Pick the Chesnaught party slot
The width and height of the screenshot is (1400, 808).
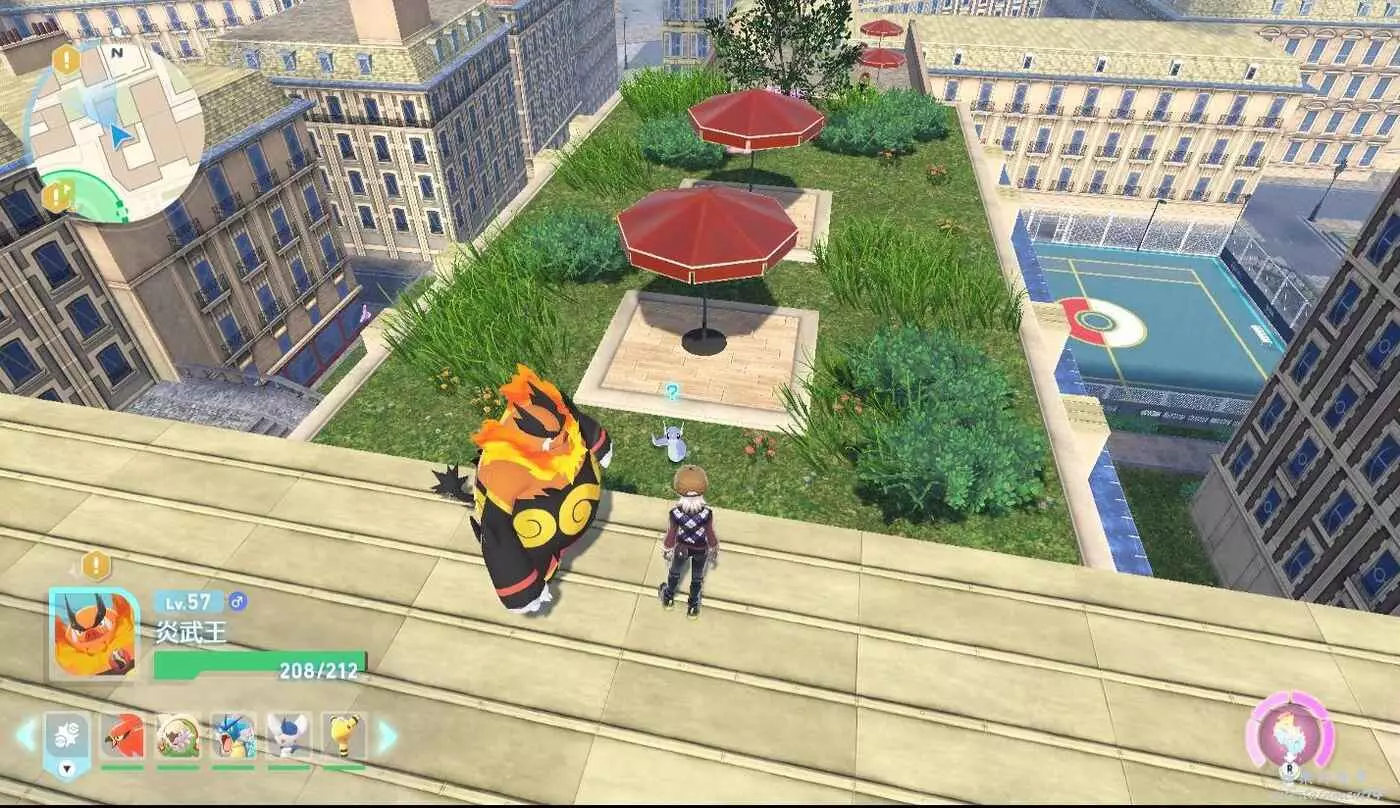(178, 737)
